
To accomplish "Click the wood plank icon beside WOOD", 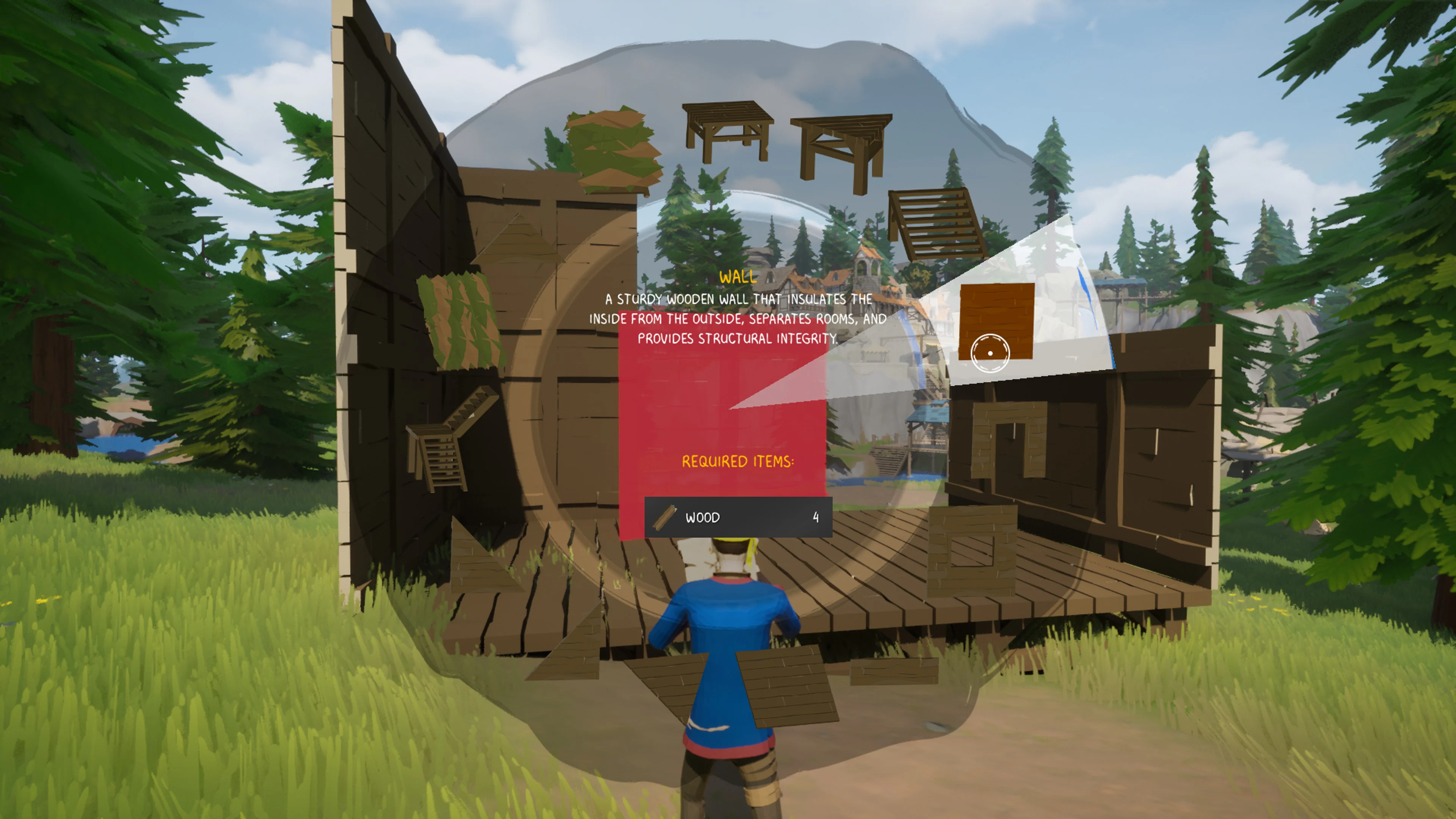I will [x=664, y=516].
